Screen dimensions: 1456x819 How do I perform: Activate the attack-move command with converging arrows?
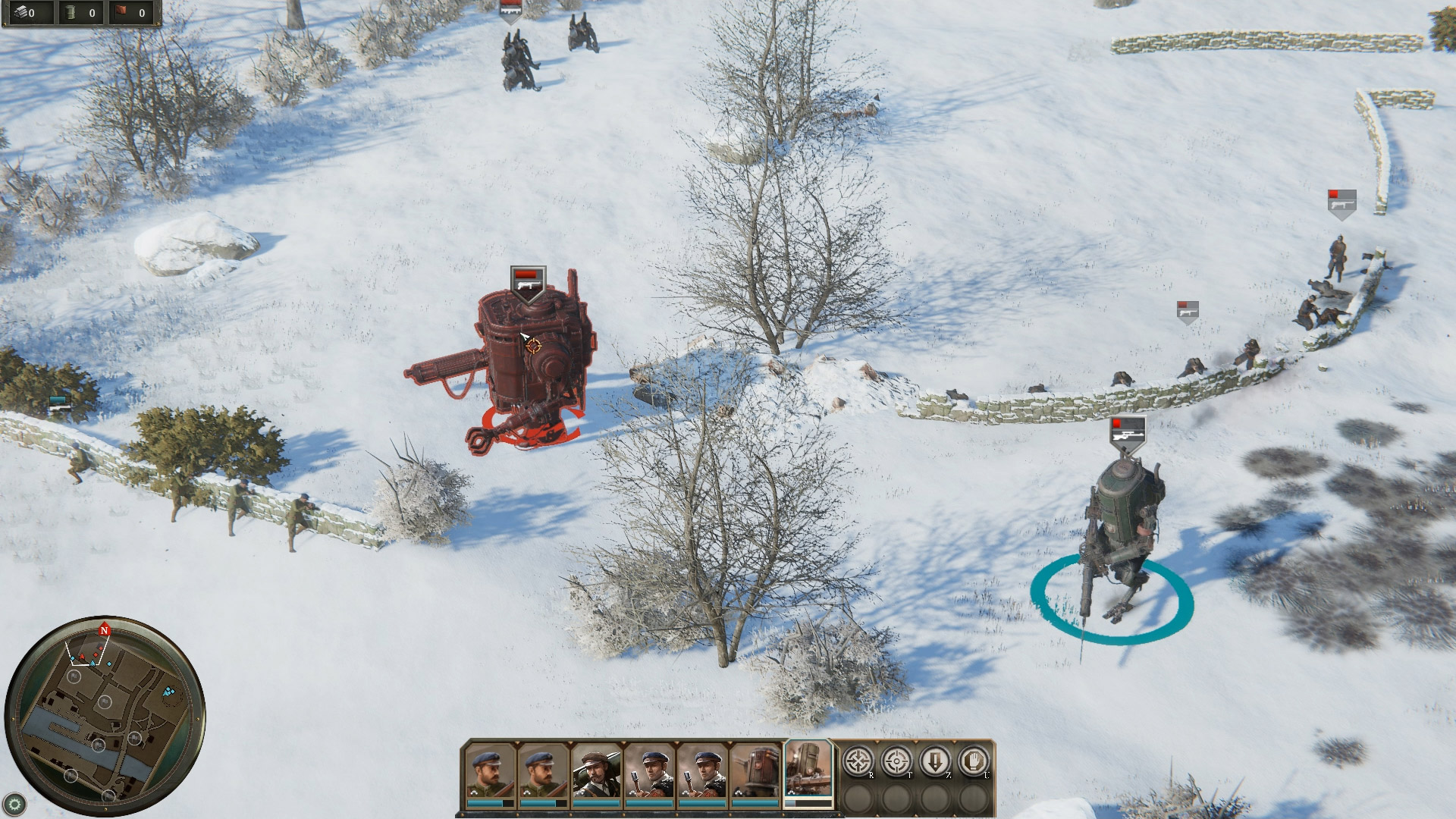pyautogui.click(x=858, y=761)
